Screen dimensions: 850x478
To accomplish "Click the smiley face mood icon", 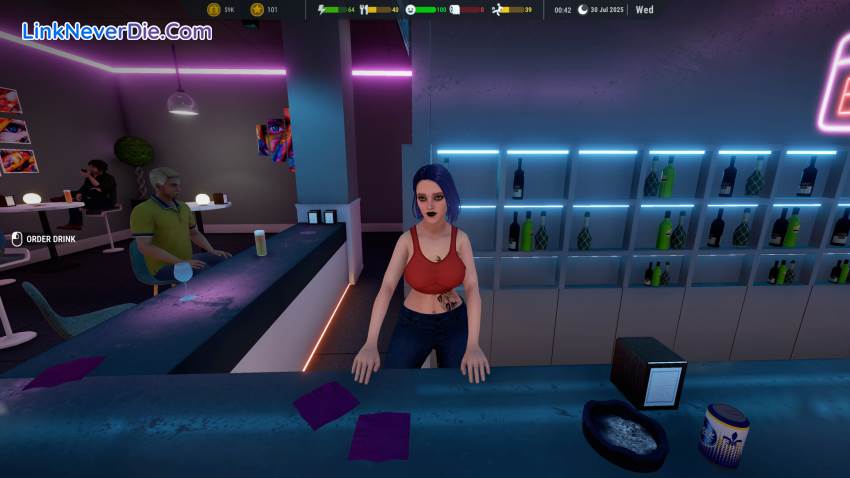I will coord(411,10).
